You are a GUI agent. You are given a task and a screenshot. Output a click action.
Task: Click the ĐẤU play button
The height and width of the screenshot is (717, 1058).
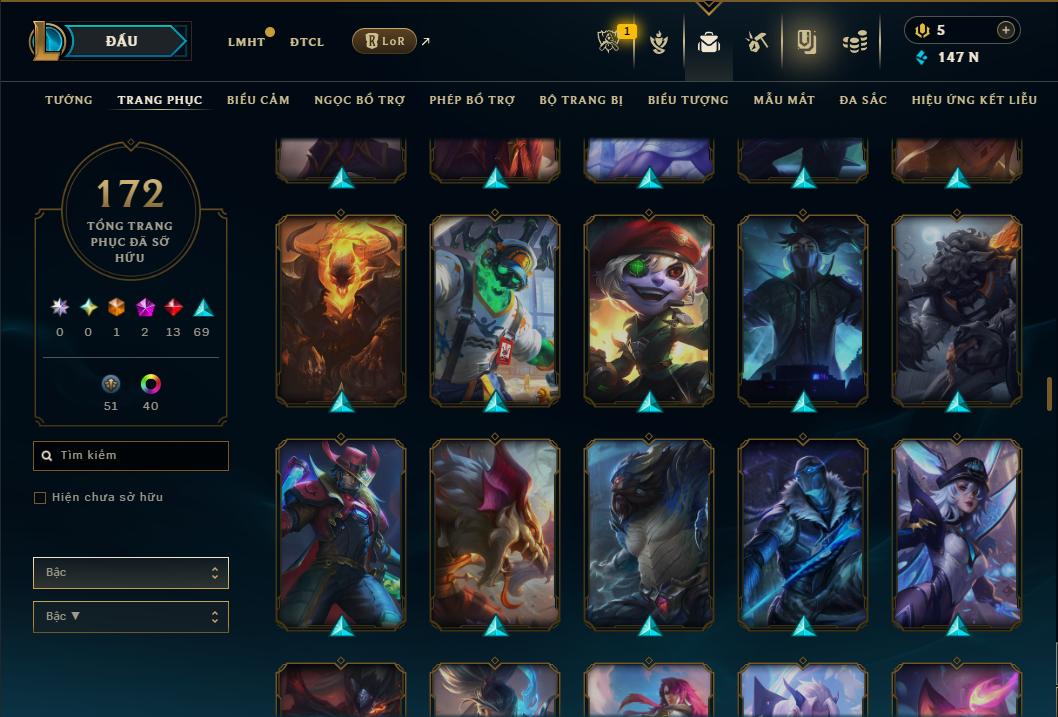pyautogui.click(x=123, y=41)
